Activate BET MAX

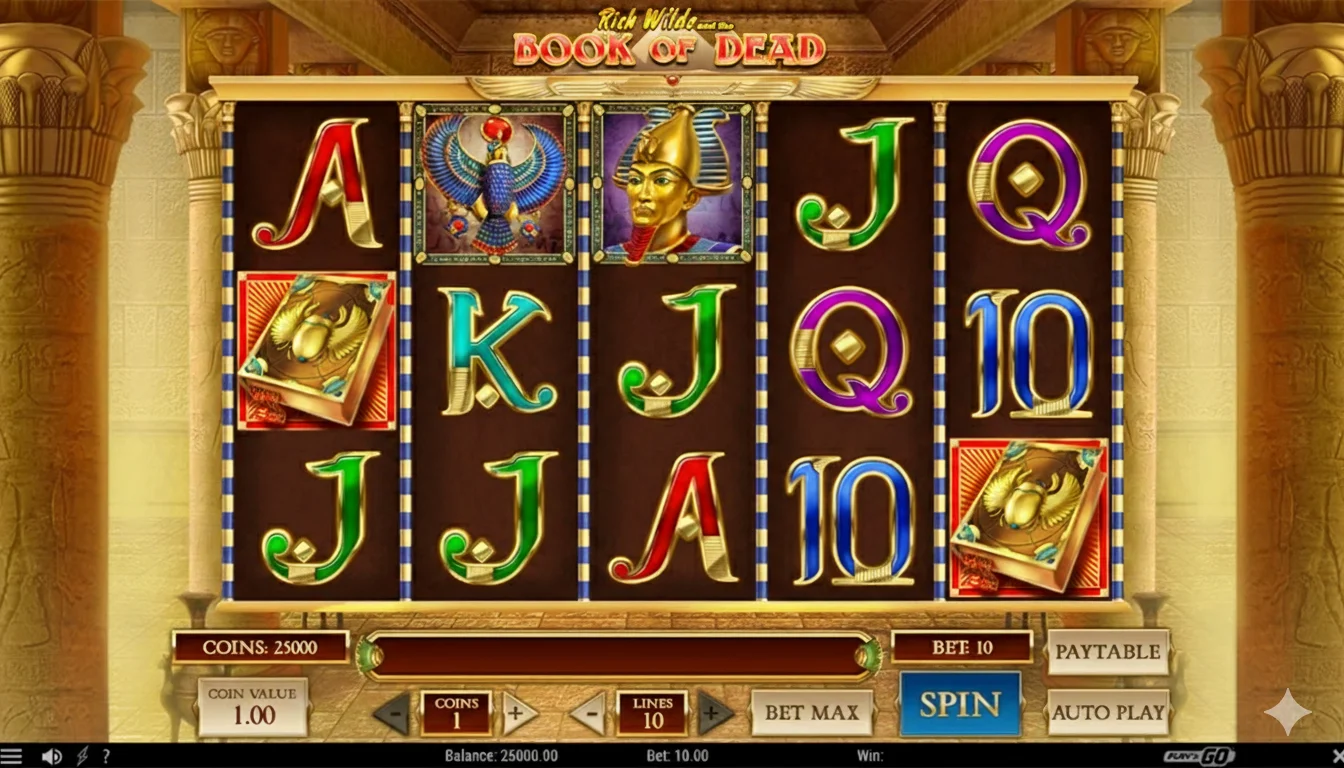(813, 713)
